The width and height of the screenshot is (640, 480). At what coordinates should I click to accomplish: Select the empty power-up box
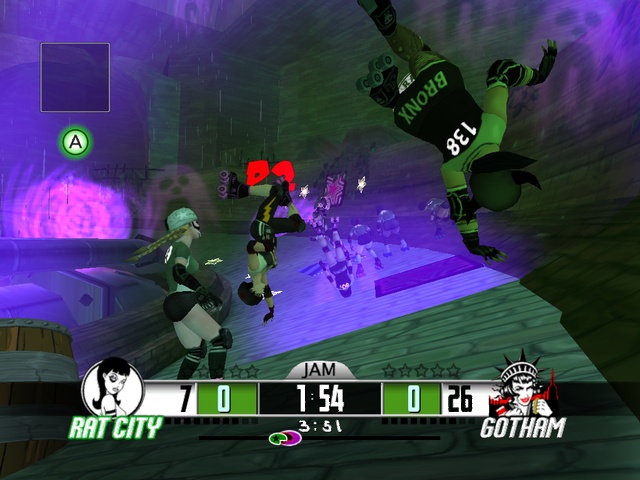(75, 77)
